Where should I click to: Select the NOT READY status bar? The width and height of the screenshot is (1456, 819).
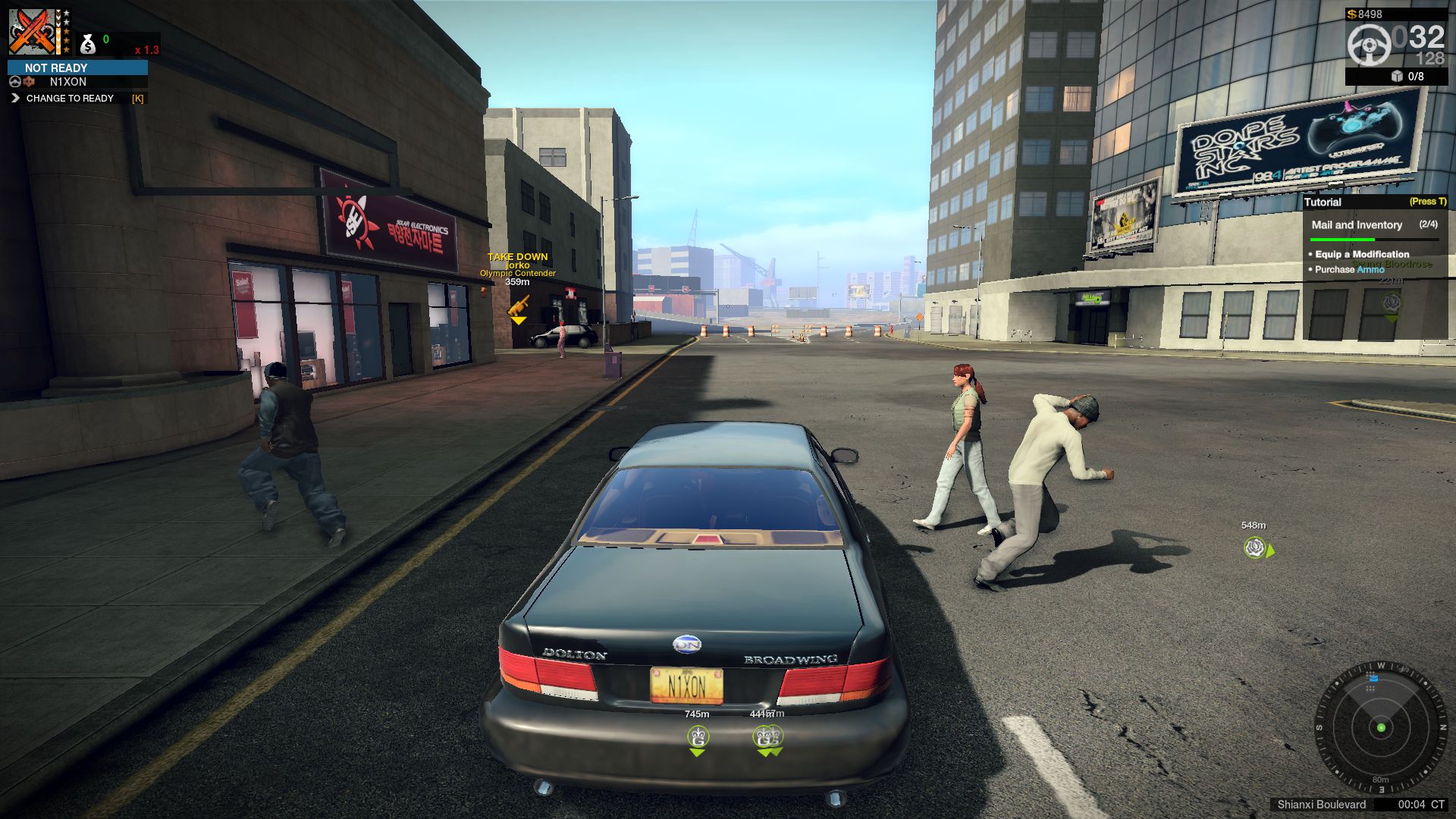click(x=77, y=67)
